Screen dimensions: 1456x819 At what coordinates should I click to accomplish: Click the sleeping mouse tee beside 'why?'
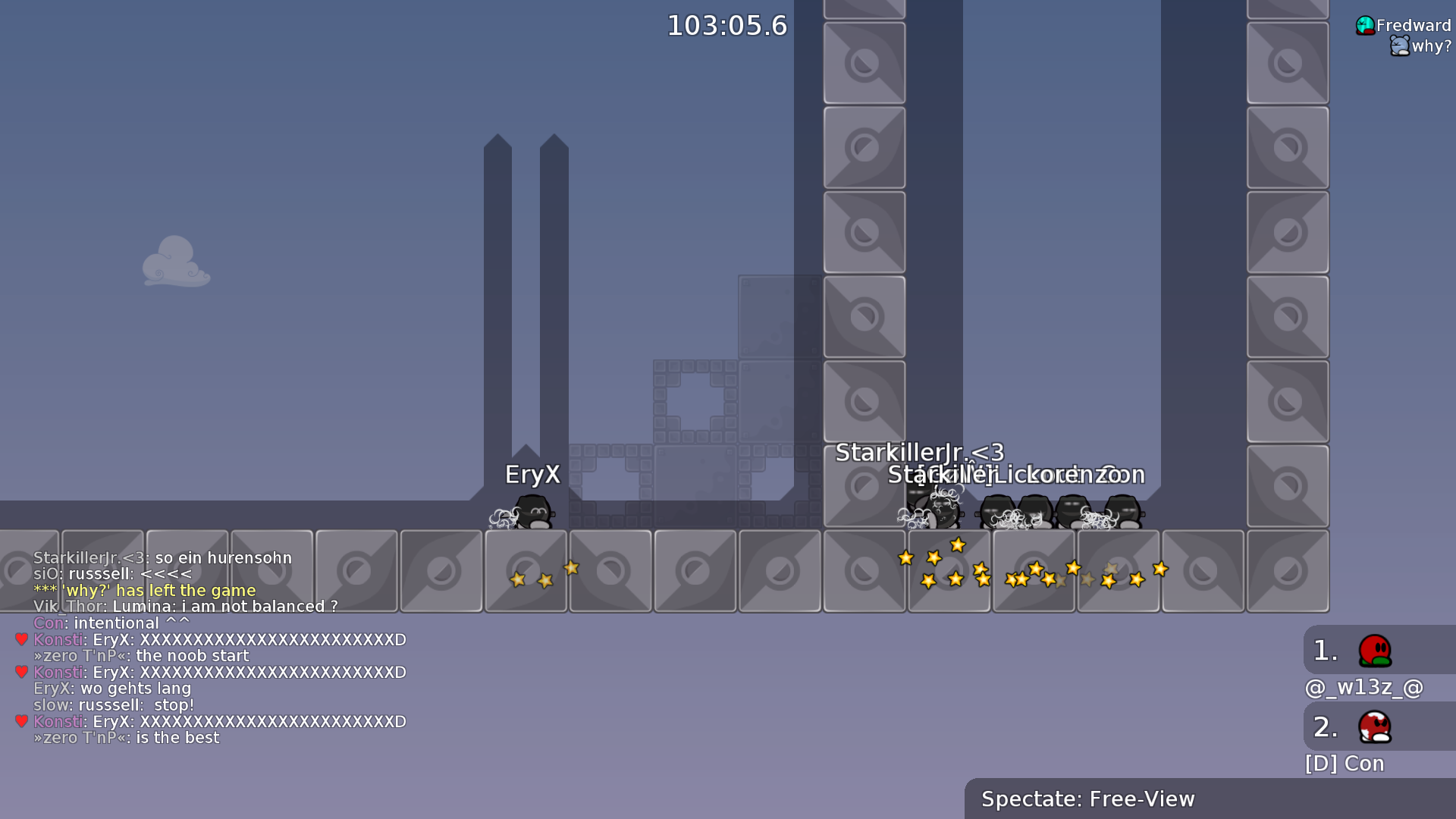point(1399,45)
